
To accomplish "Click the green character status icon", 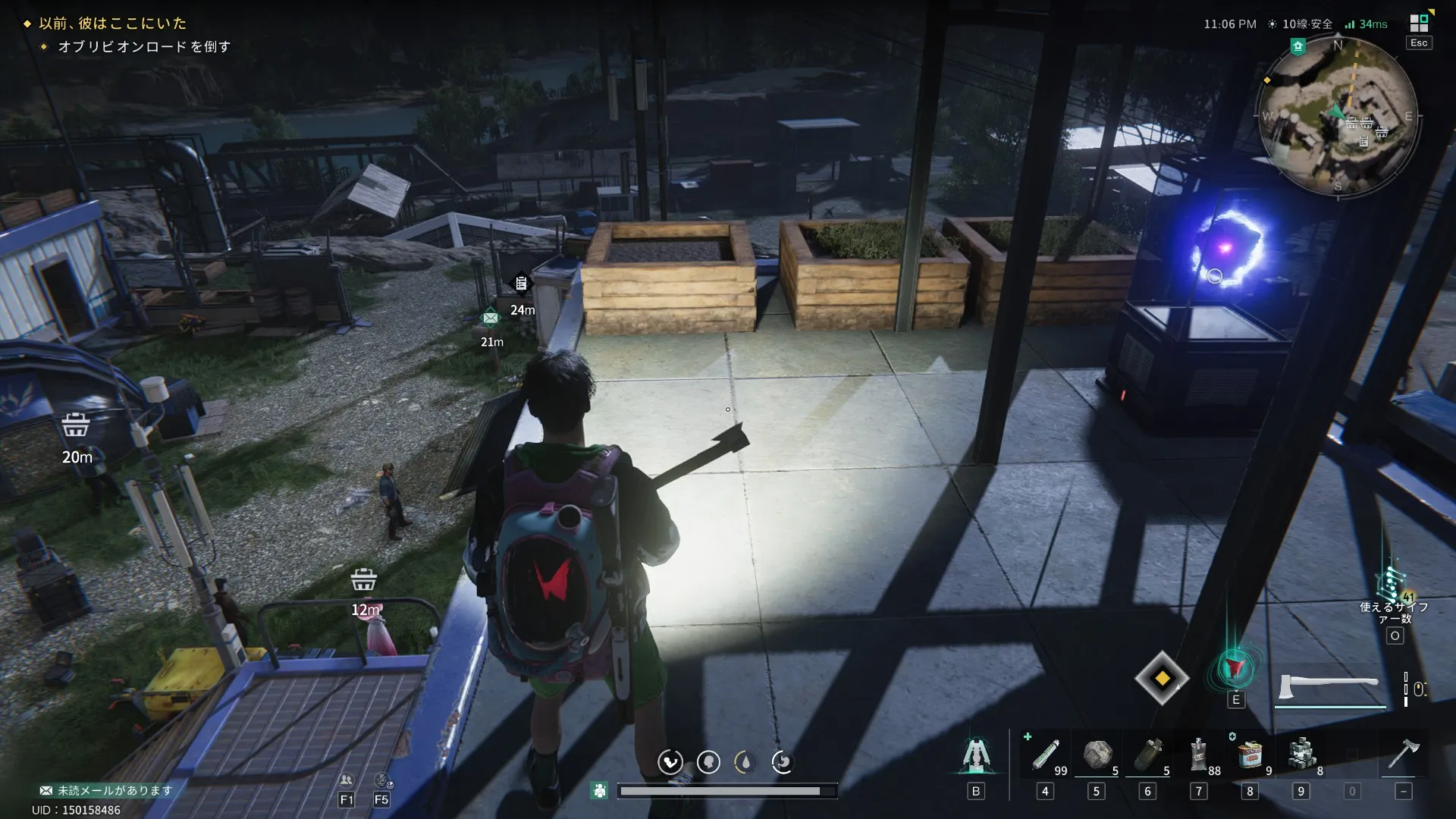I will coord(599,791).
